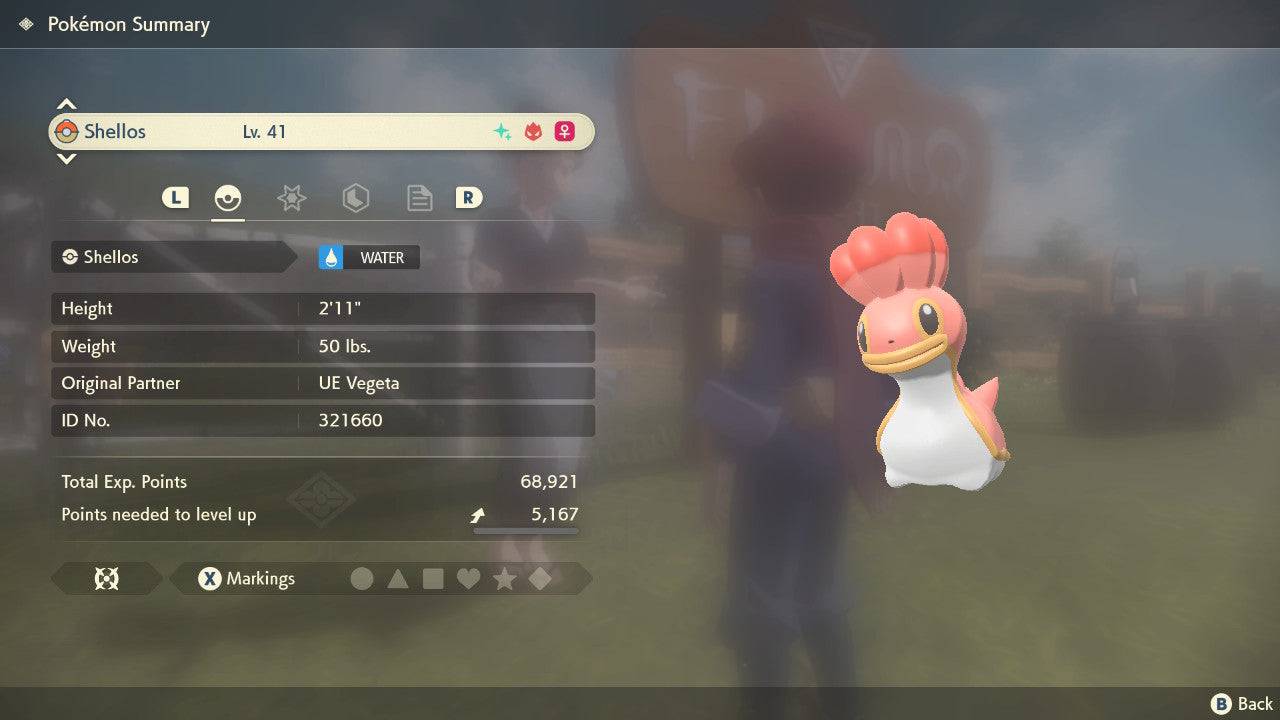This screenshot has width=1280, height=720.
Task: Toggle the circle marking
Action: [x=362, y=578]
